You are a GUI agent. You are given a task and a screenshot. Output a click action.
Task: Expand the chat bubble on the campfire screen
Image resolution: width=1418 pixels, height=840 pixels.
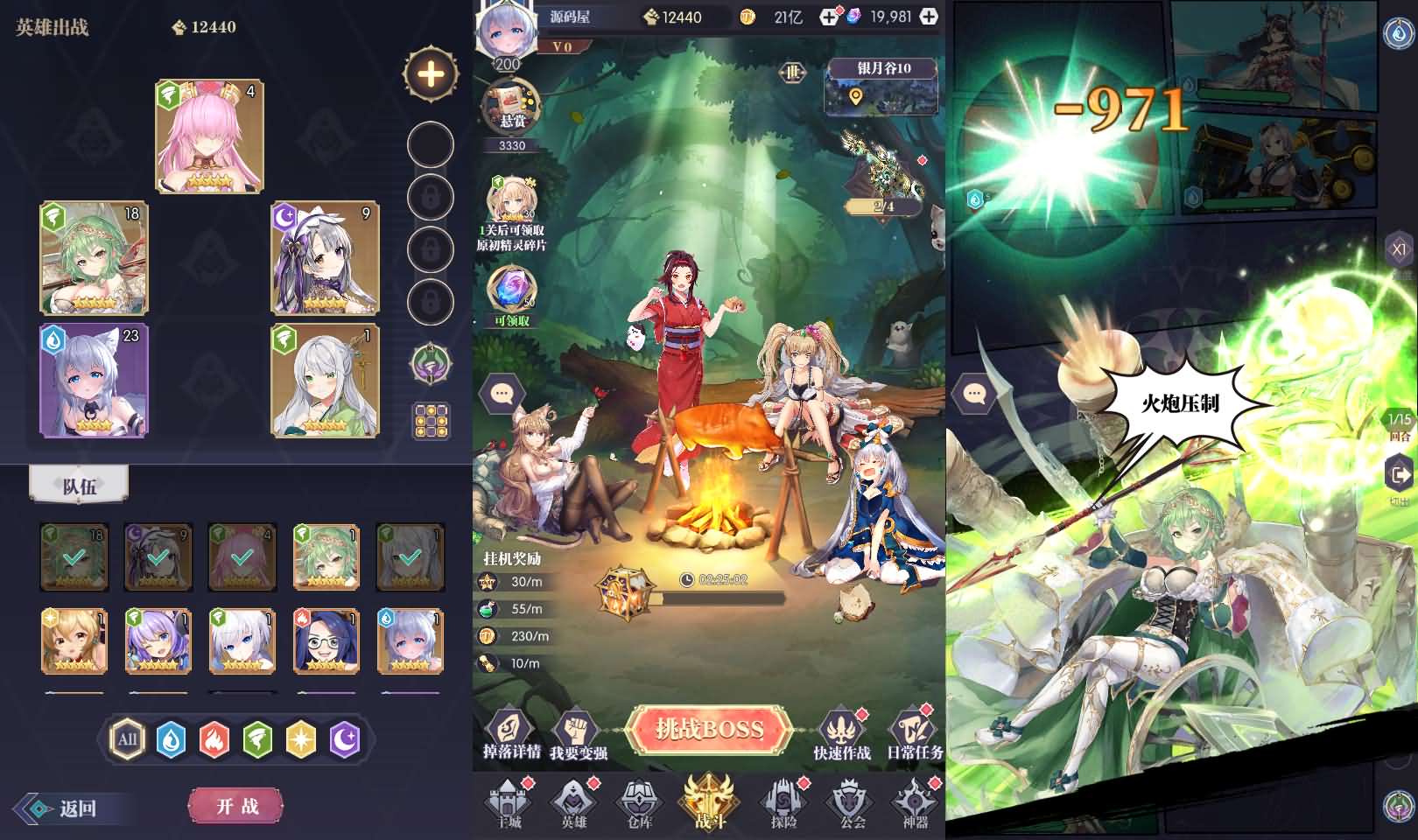[x=501, y=393]
